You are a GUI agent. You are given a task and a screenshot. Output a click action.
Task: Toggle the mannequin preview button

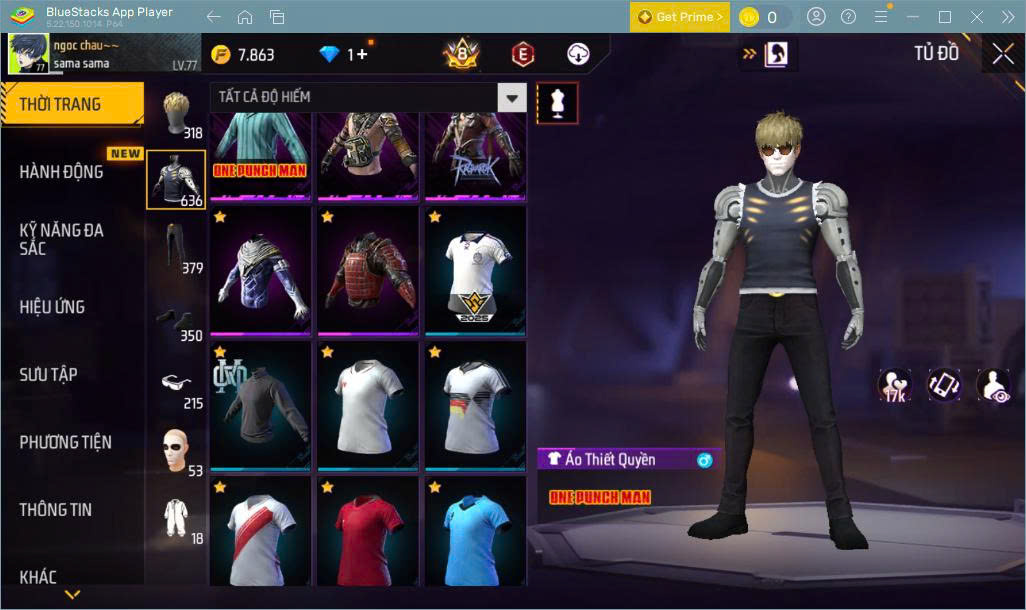pyautogui.click(x=557, y=103)
